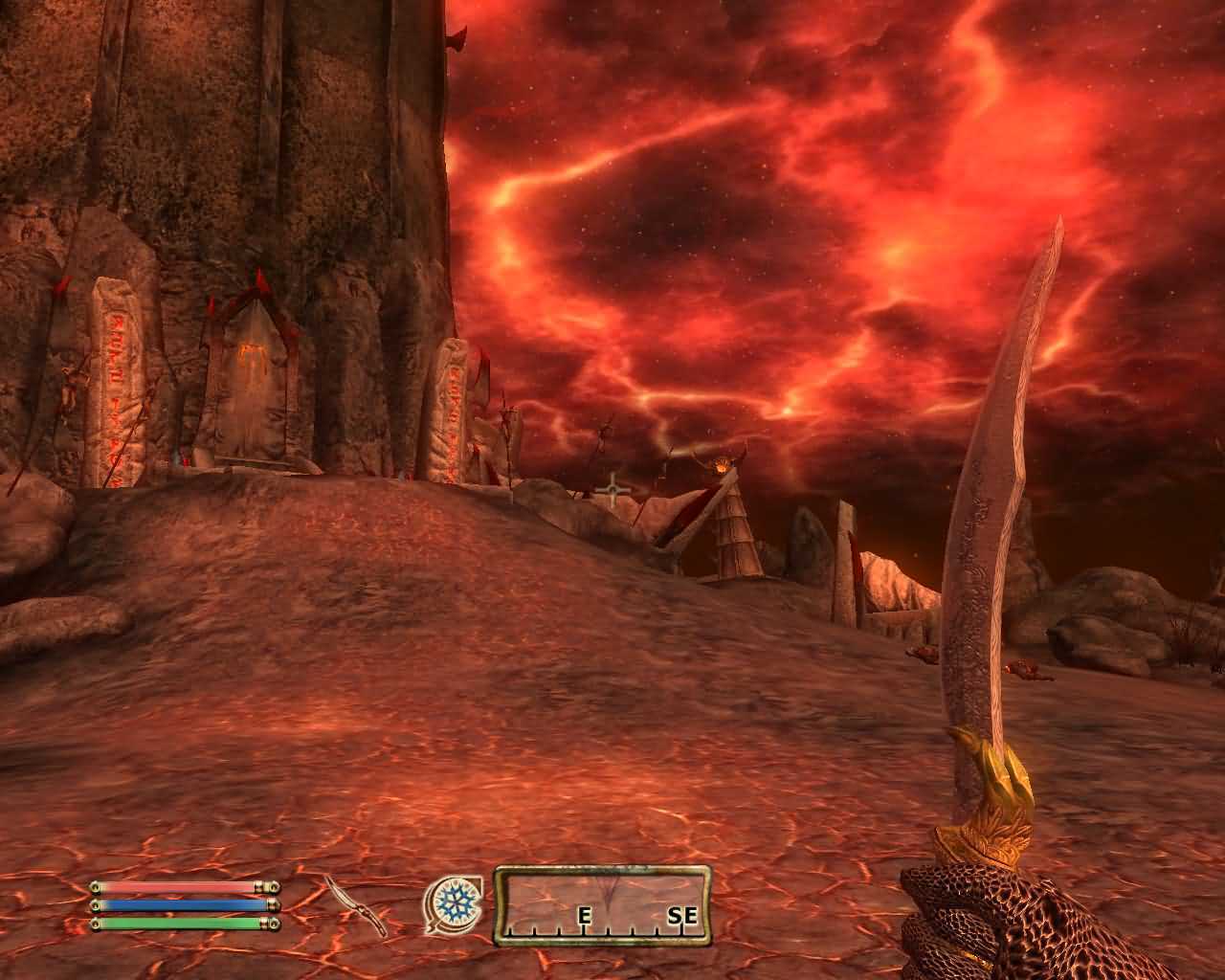Viewport: 1225px width, 980px height.
Task: Click the compass direction bar
Action: (x=603, y=904)
